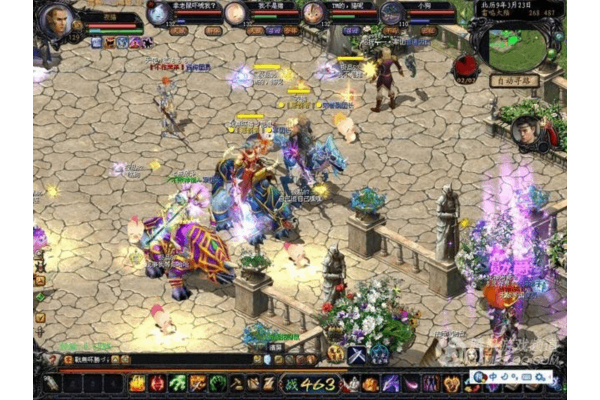600x400 pixels.
Task: Activate the flame skill in the hotbar
Action: tap(138, 383)
